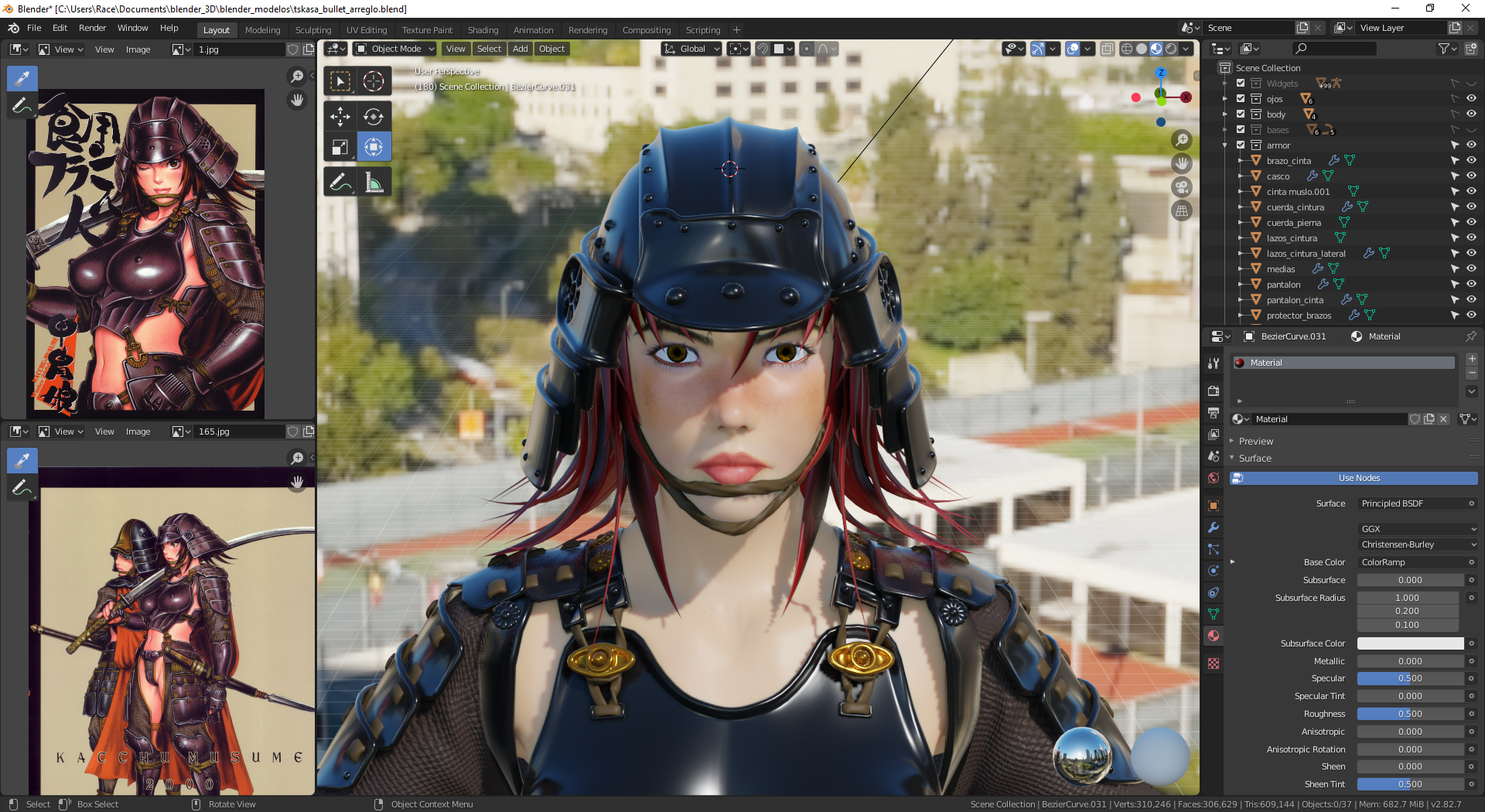Hide the medias object with eye icon

[x=1471, y=269]
